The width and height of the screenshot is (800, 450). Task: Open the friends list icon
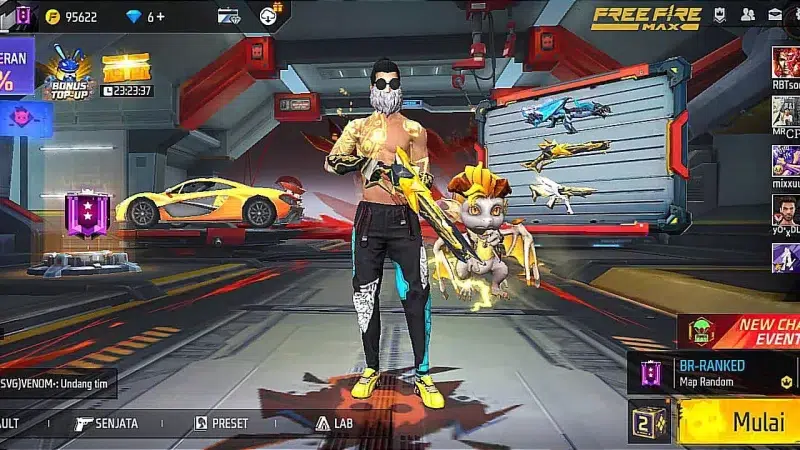coord(747,15)
